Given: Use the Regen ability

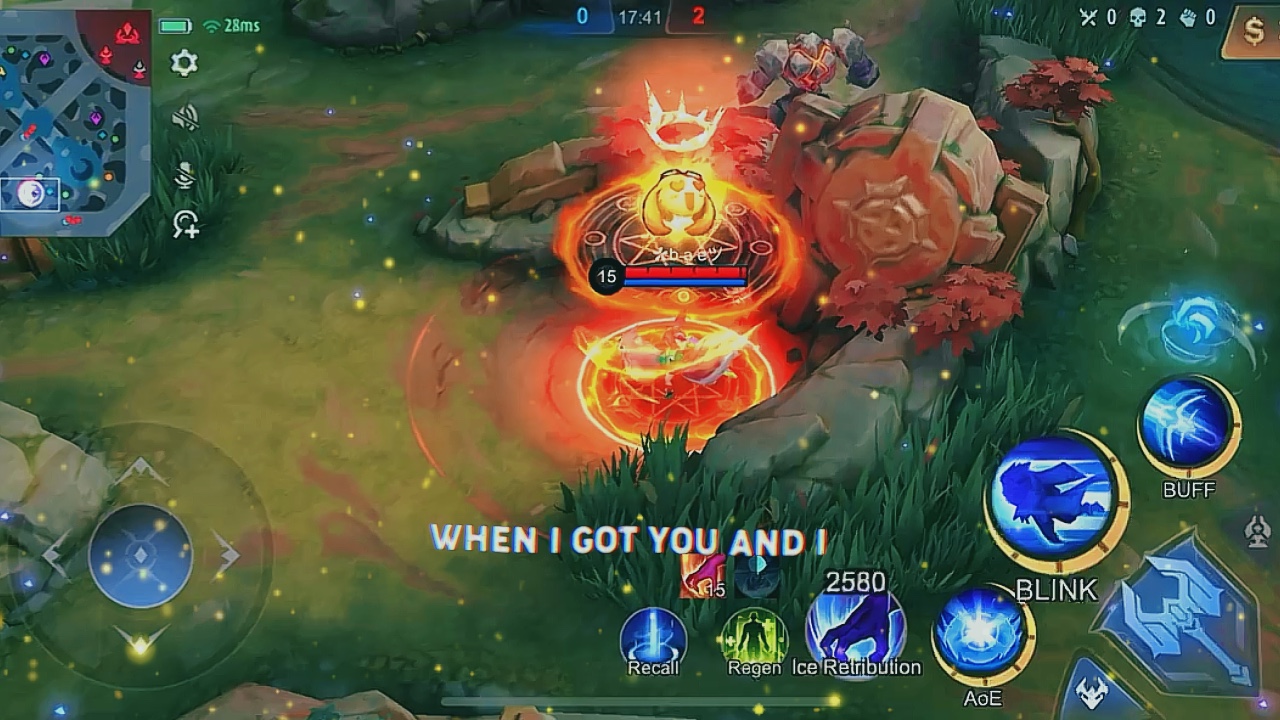Looking at the screenshot, I should 754,637.
